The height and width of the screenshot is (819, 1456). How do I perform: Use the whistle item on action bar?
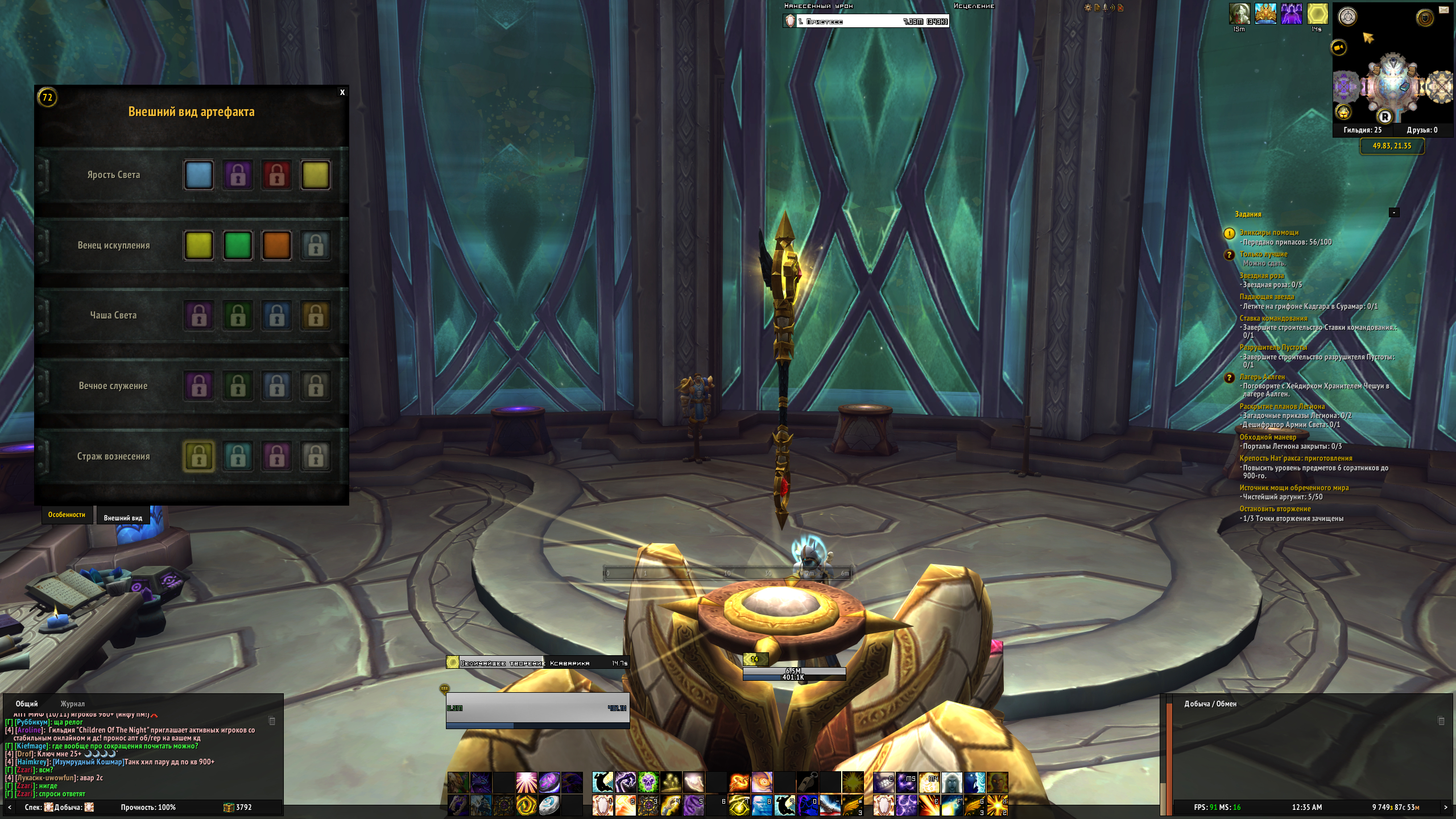807,783
